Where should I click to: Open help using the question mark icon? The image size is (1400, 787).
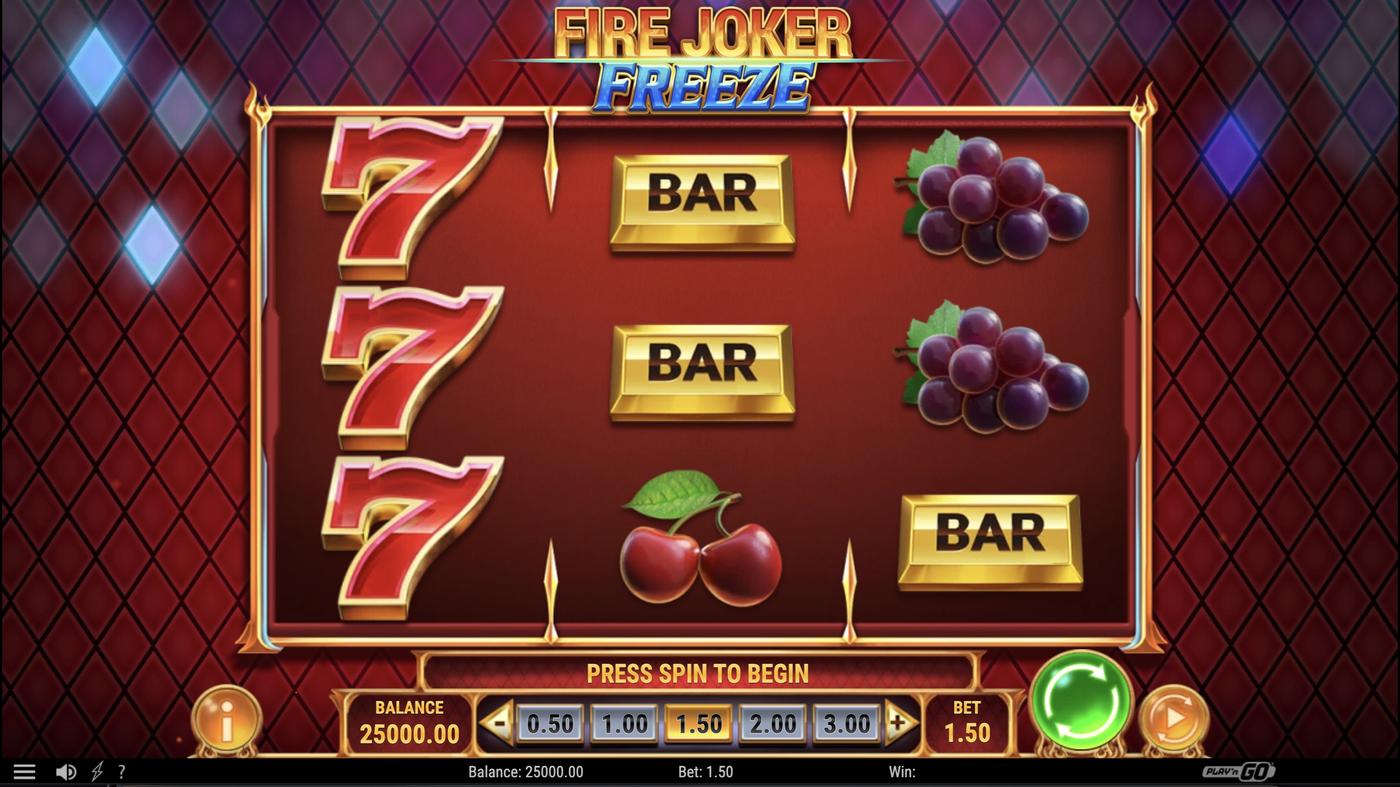(122, 770)
